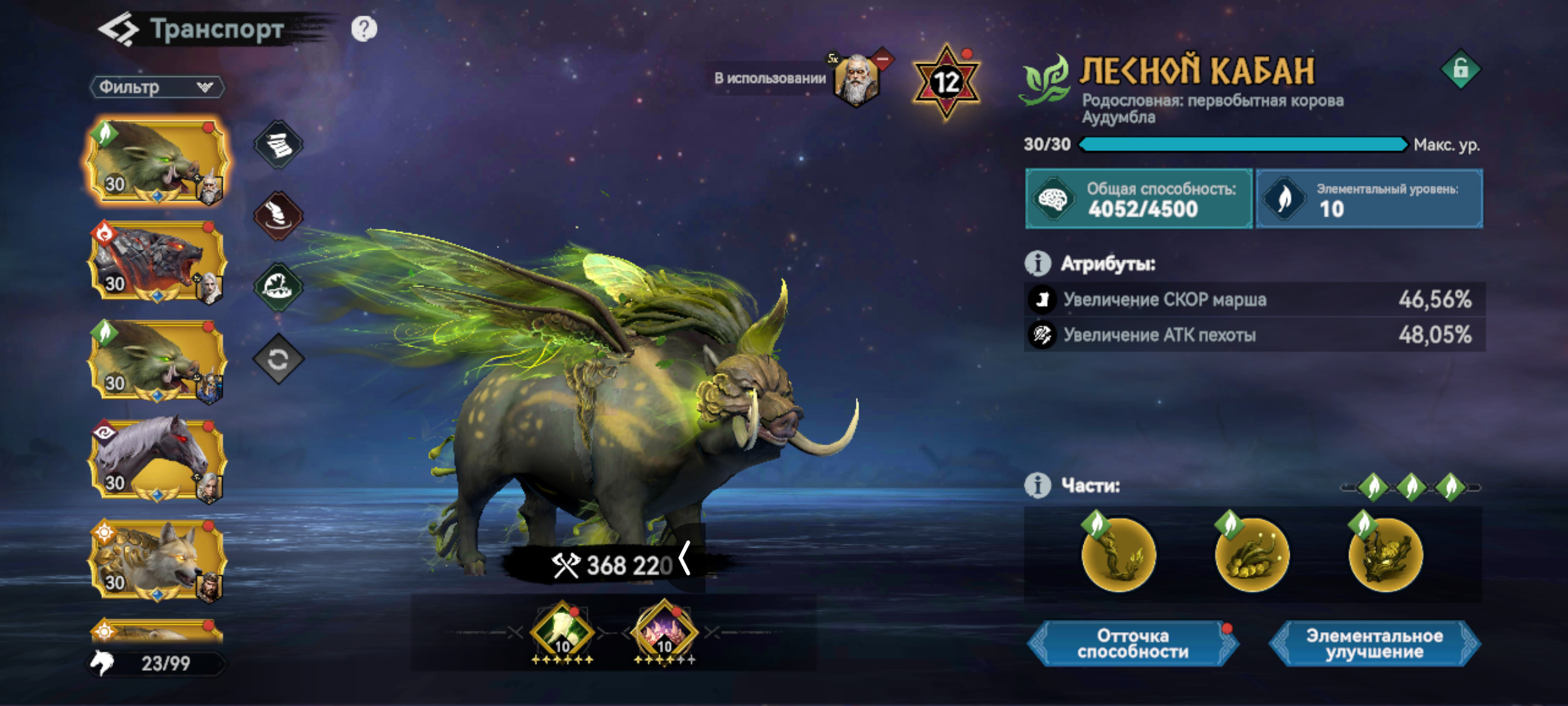Expand the side arrow near power 368 220
Viewport: 1568px width, 706px height.
click(685, 559)
